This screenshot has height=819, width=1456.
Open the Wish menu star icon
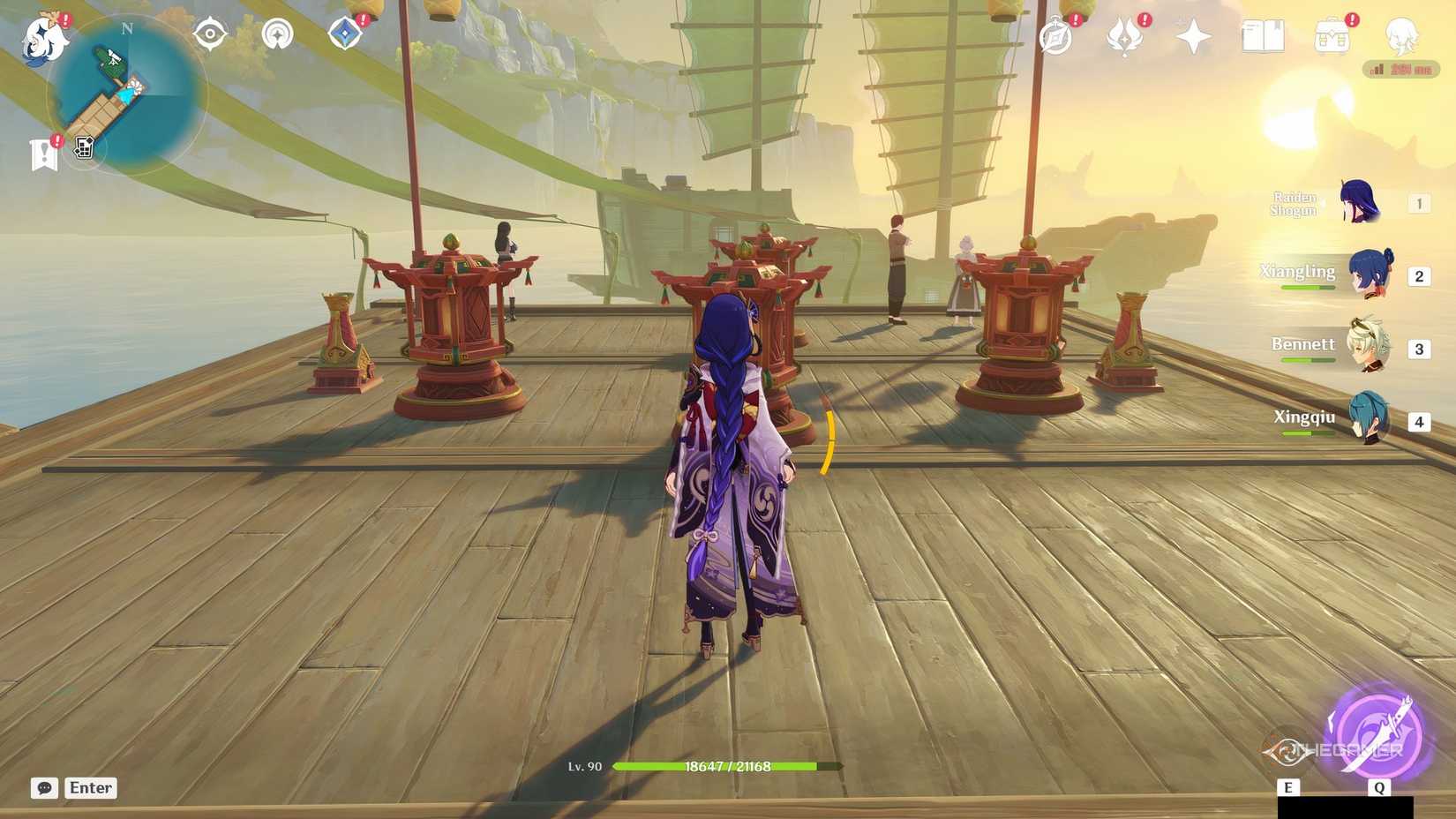1192,35
